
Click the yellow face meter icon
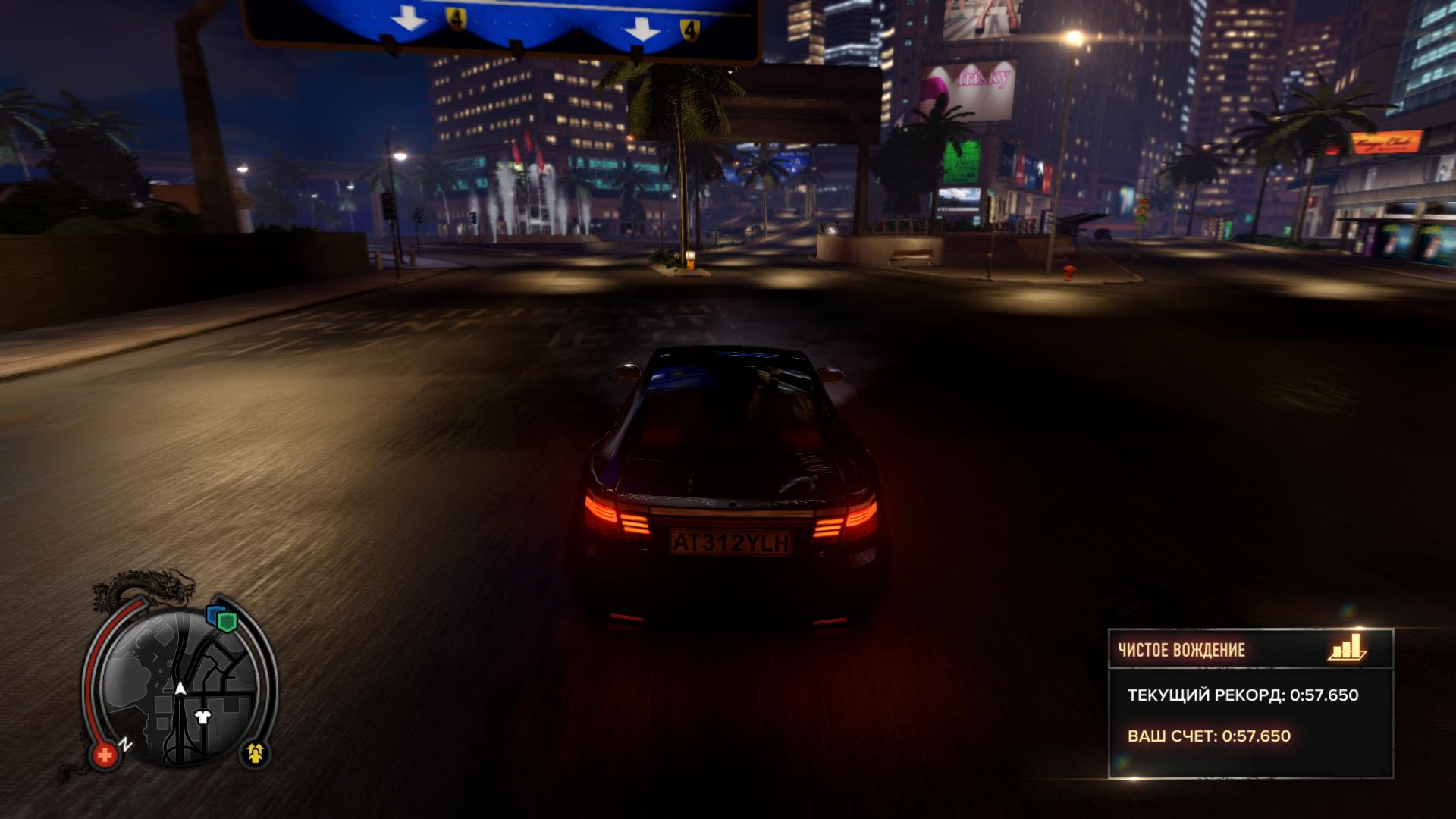tap(256, 753)
